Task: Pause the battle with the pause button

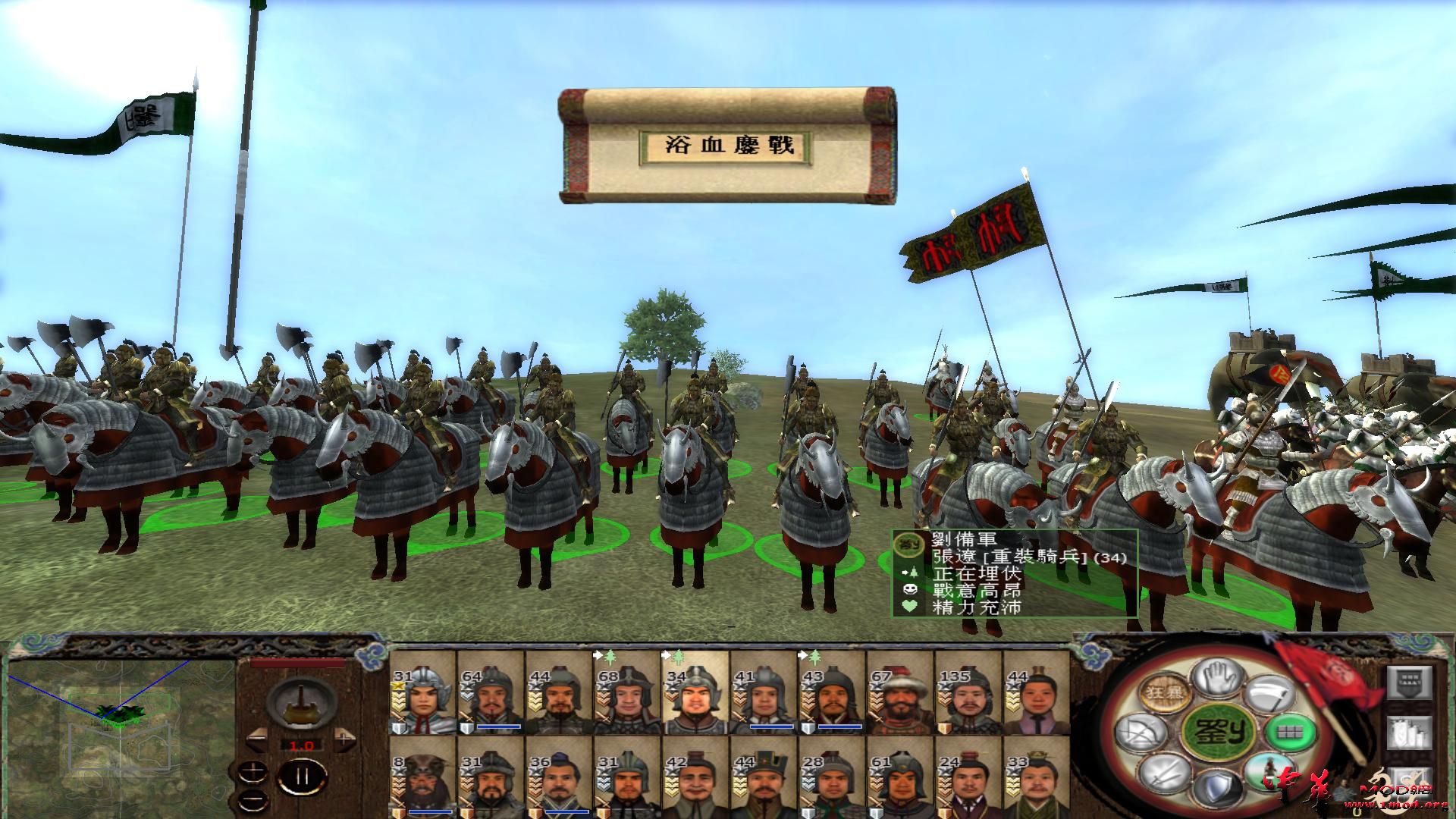Action: point(302,776)
